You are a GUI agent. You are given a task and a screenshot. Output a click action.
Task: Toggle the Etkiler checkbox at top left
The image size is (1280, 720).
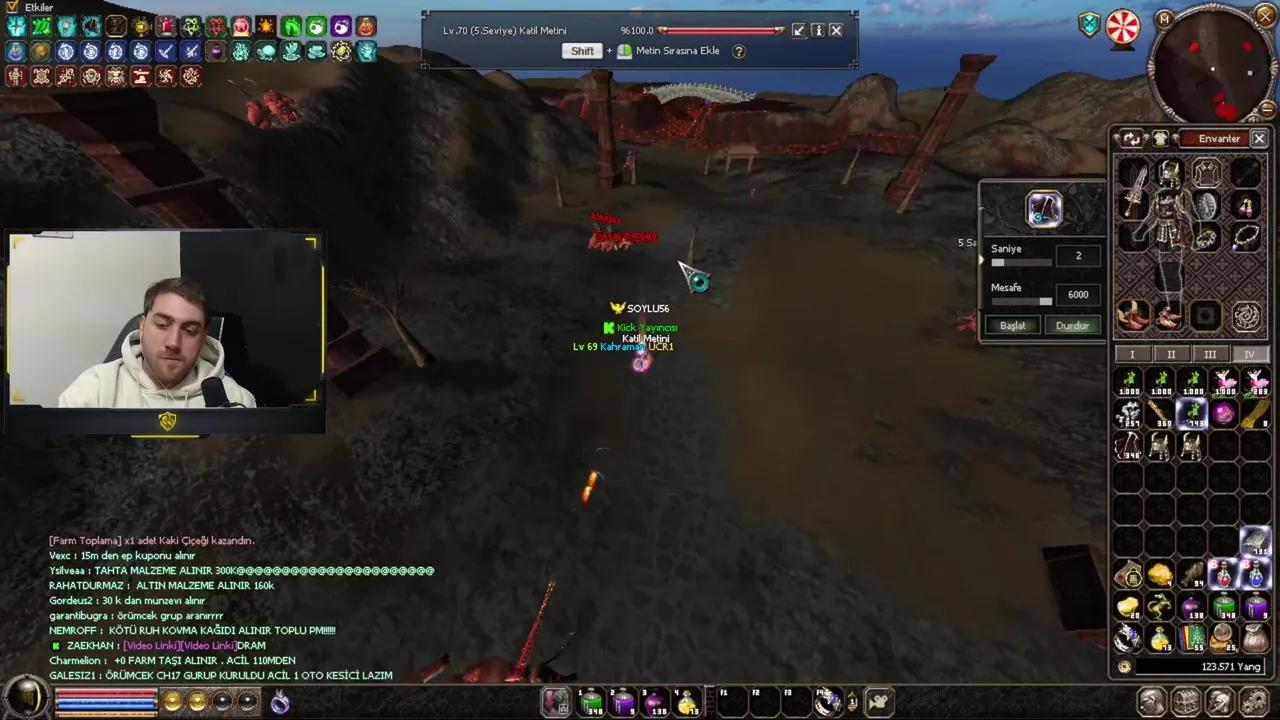pyautogui.click(x=13, y=7)
